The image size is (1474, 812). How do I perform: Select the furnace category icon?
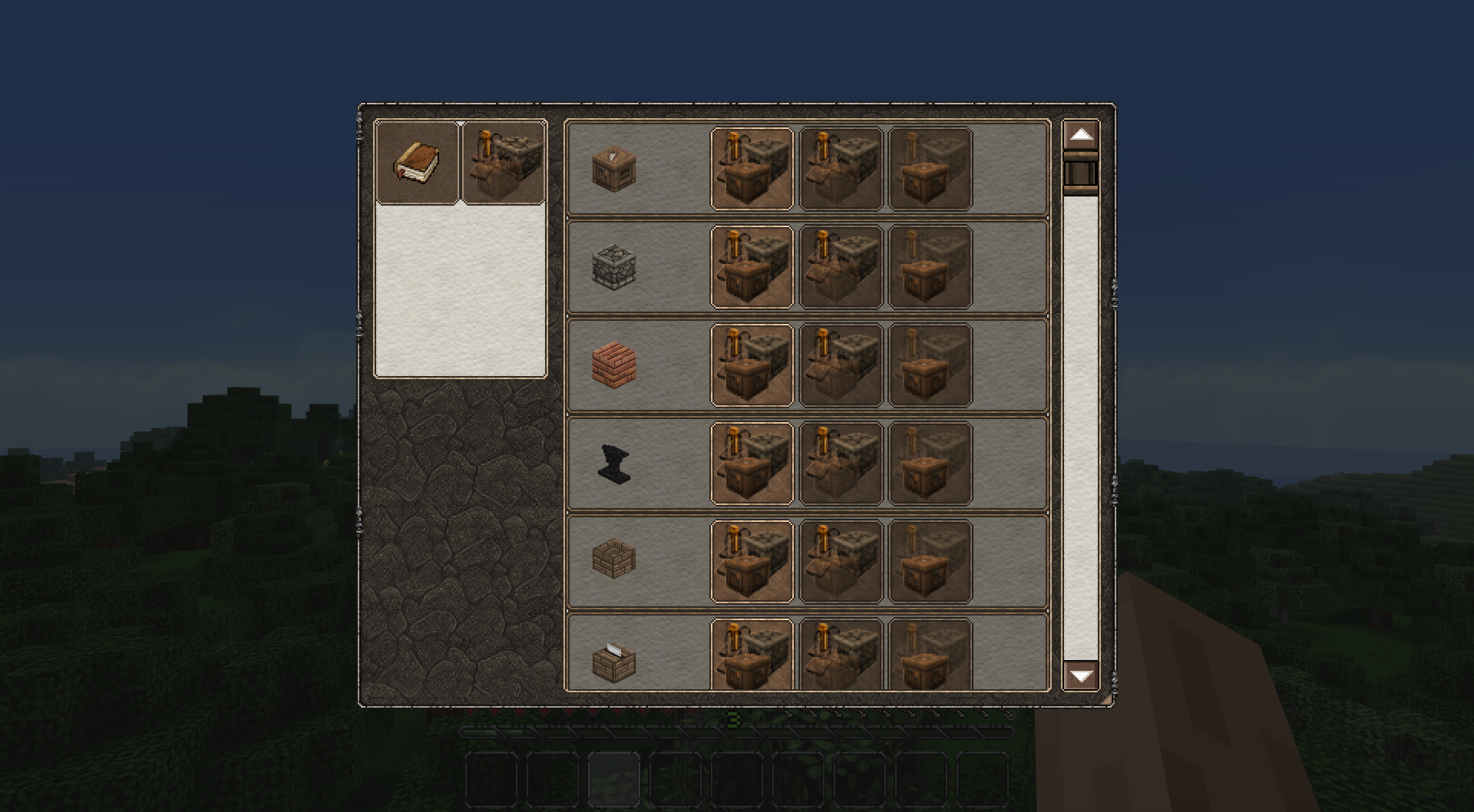[x=614, y=266]
